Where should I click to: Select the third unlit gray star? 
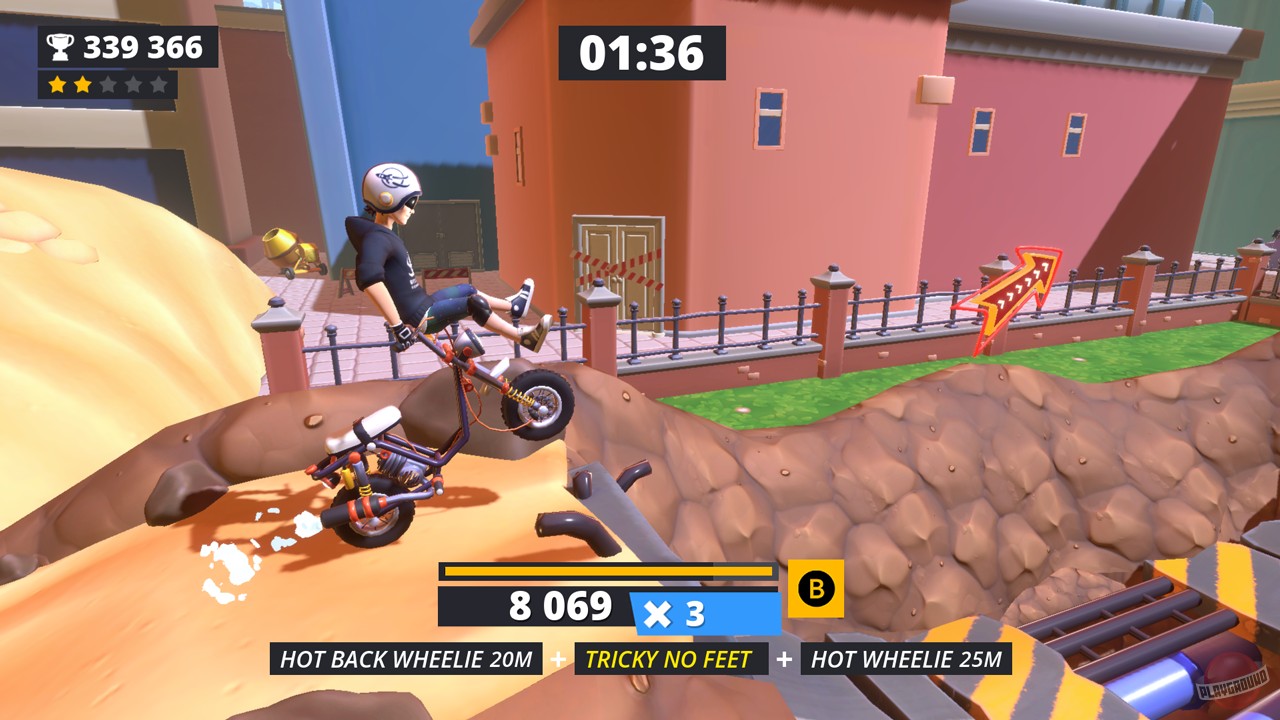[x=109, y=83]
